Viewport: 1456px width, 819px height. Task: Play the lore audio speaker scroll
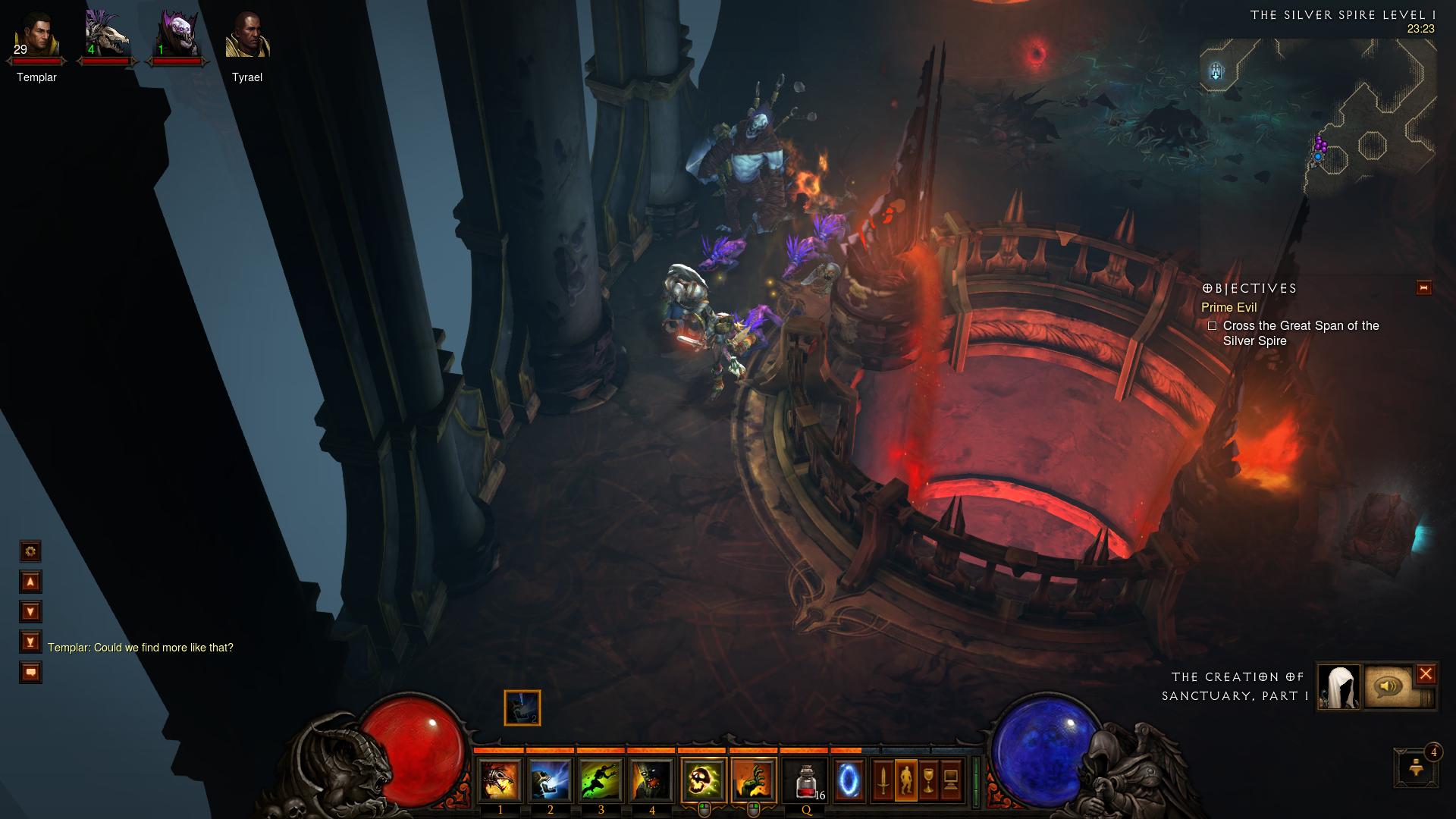point(1388,686)
